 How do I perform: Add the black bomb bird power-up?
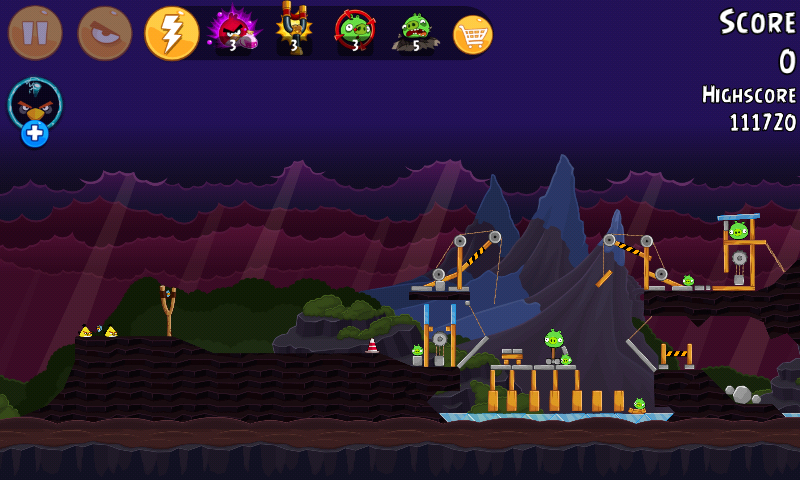point(35,110)
